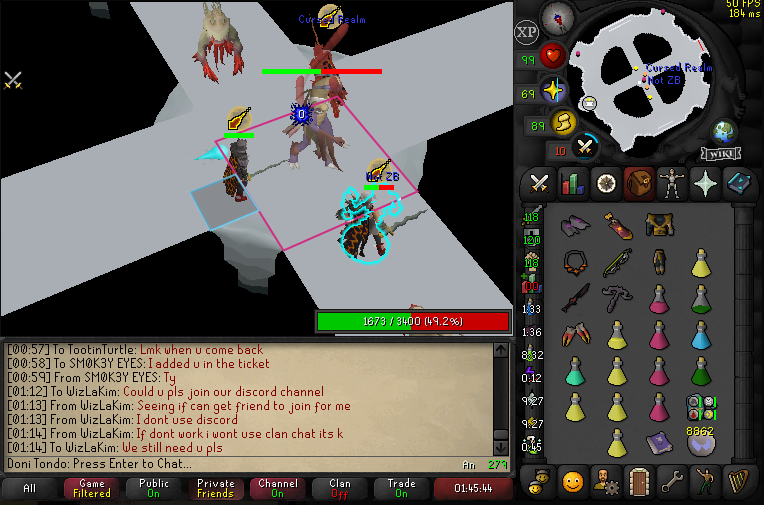The width and height of the screenshot is (764, 505).
Task: Select the All chat tab
Action: pos(30,489)
